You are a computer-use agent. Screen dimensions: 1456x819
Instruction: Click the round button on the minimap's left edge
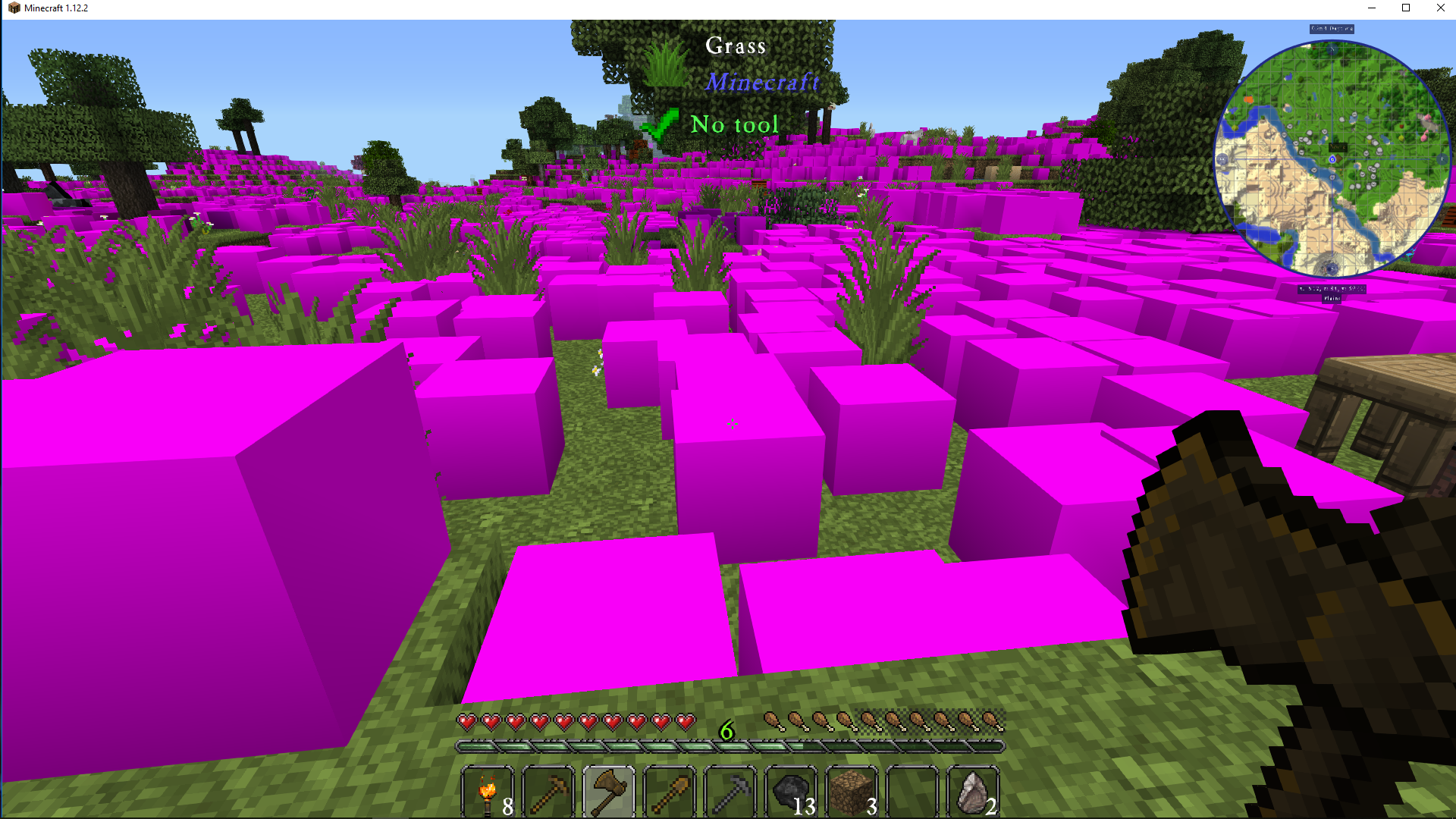click(x=1222, y=161)
